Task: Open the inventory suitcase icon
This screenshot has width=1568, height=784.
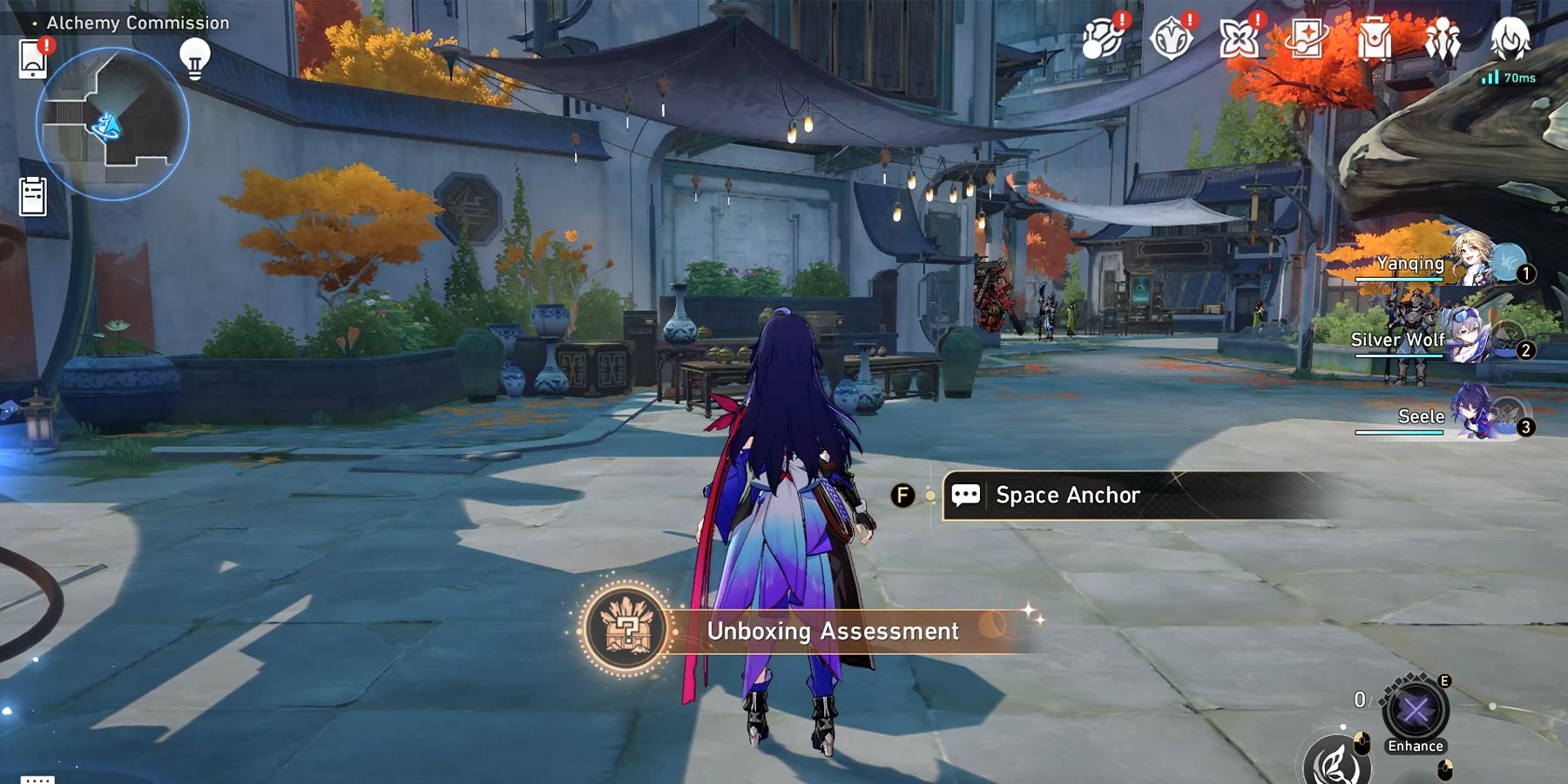Action: [1374, 39]
